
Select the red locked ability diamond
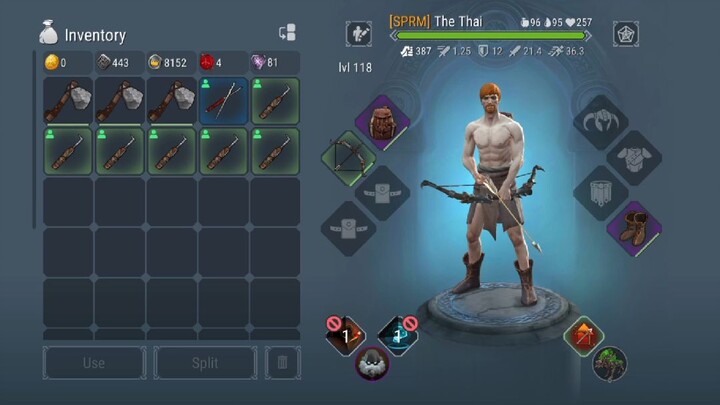[x=346, y=336]
